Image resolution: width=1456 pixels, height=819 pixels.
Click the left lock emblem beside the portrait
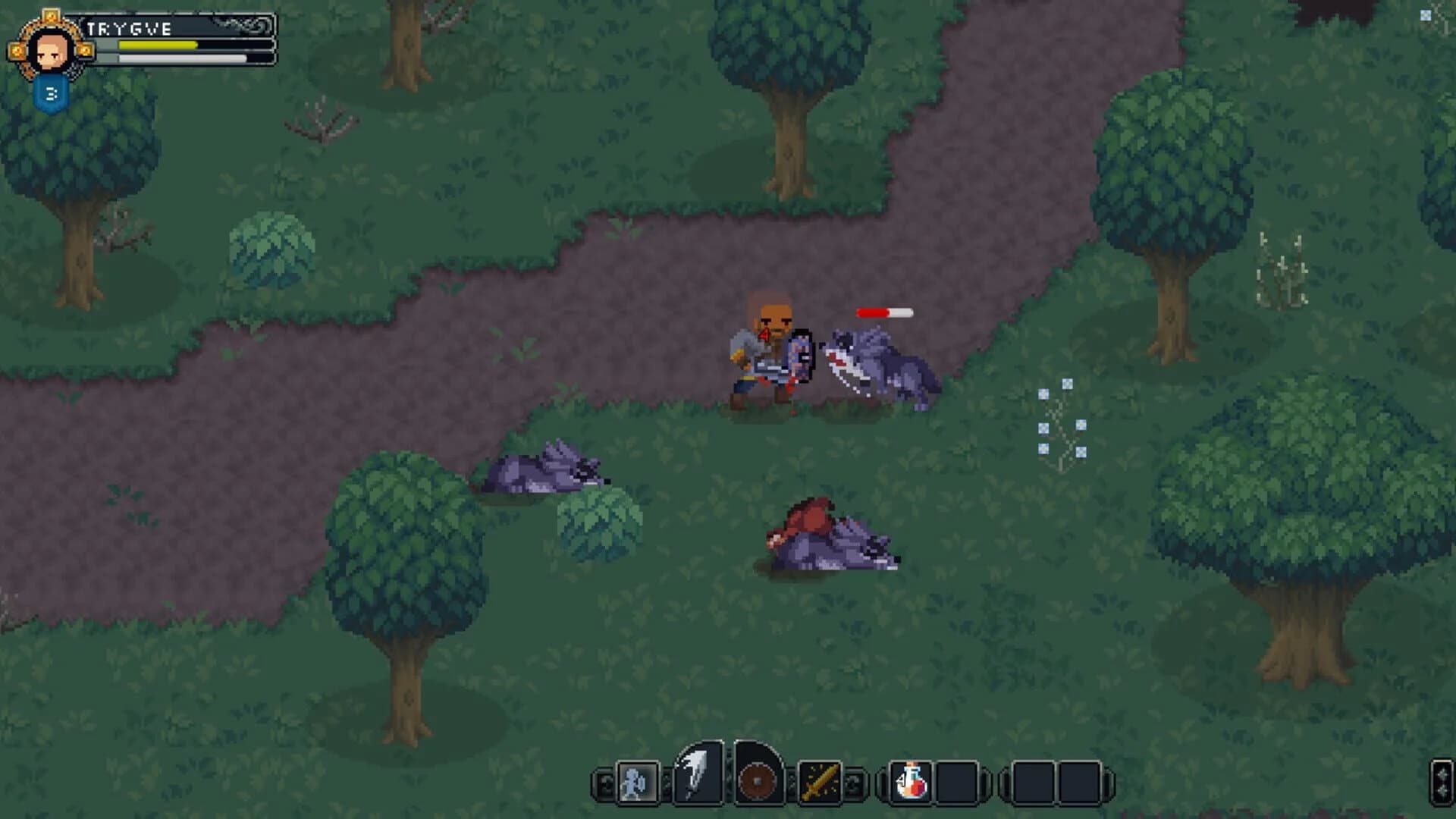pos(17,51)
